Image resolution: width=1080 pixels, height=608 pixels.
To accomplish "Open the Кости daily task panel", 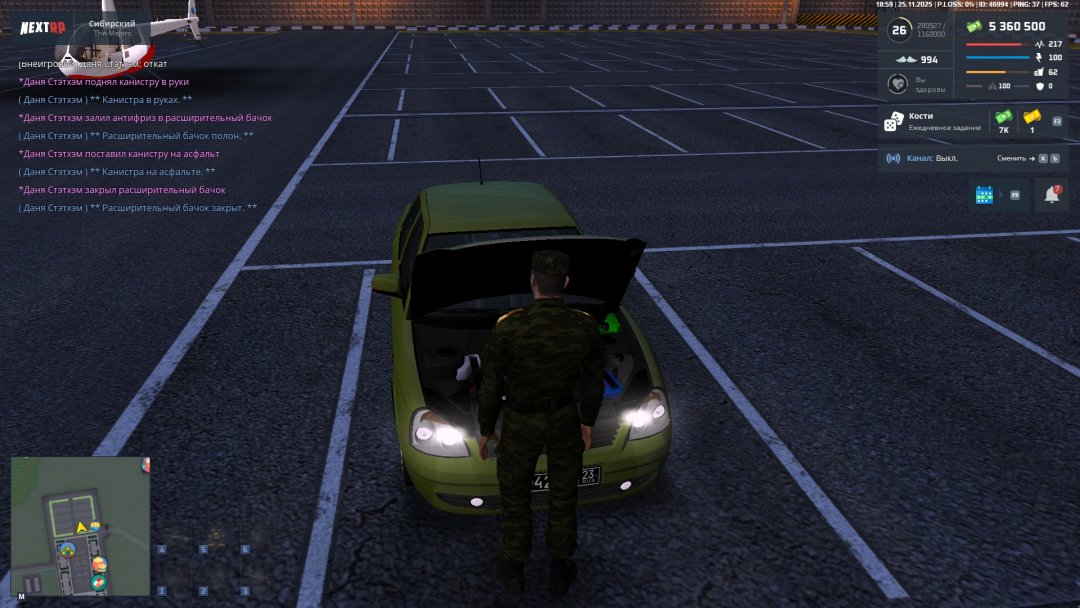I will 930,122.
